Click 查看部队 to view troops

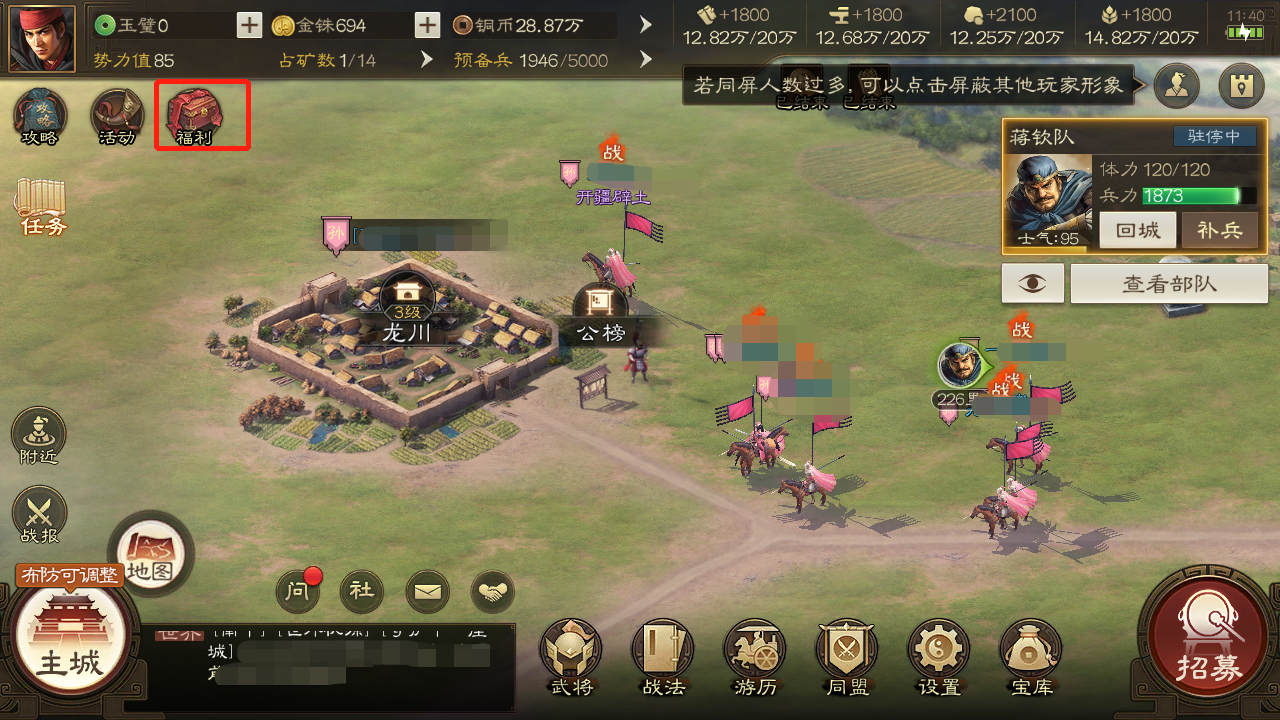click(1169, 284)
